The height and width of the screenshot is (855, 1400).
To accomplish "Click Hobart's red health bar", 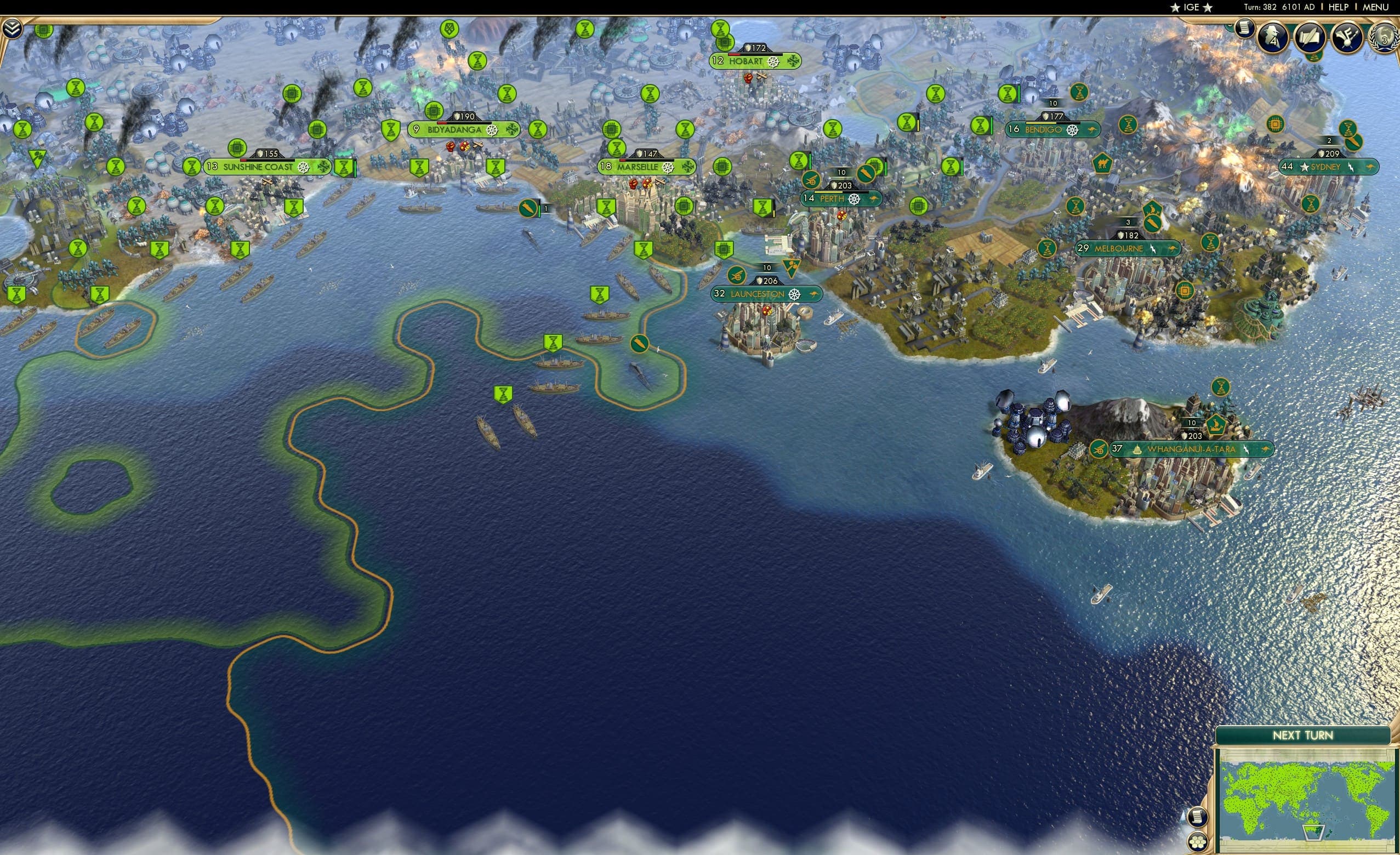I will 735,55.
